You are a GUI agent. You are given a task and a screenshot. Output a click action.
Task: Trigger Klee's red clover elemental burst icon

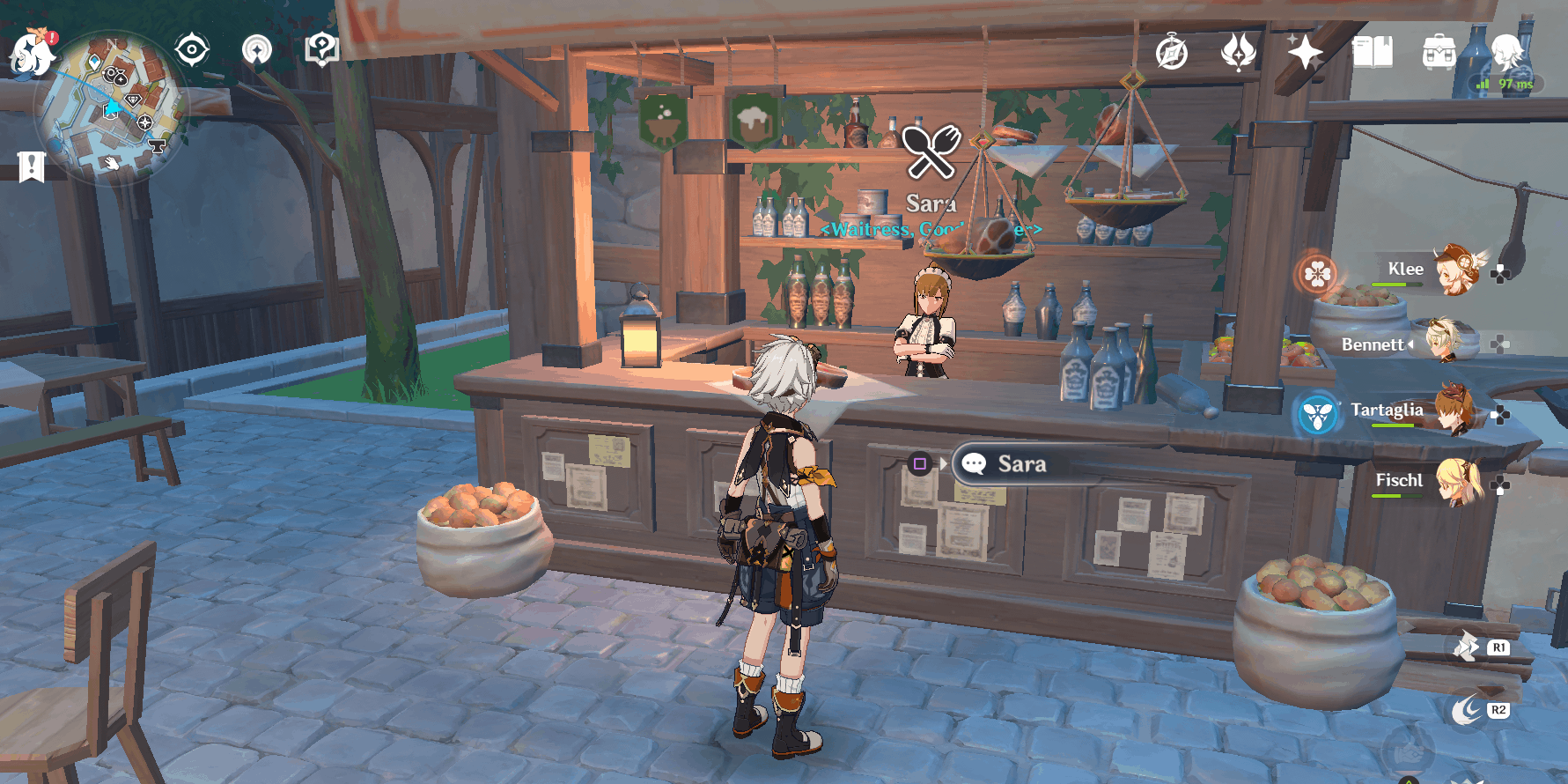1317,274
